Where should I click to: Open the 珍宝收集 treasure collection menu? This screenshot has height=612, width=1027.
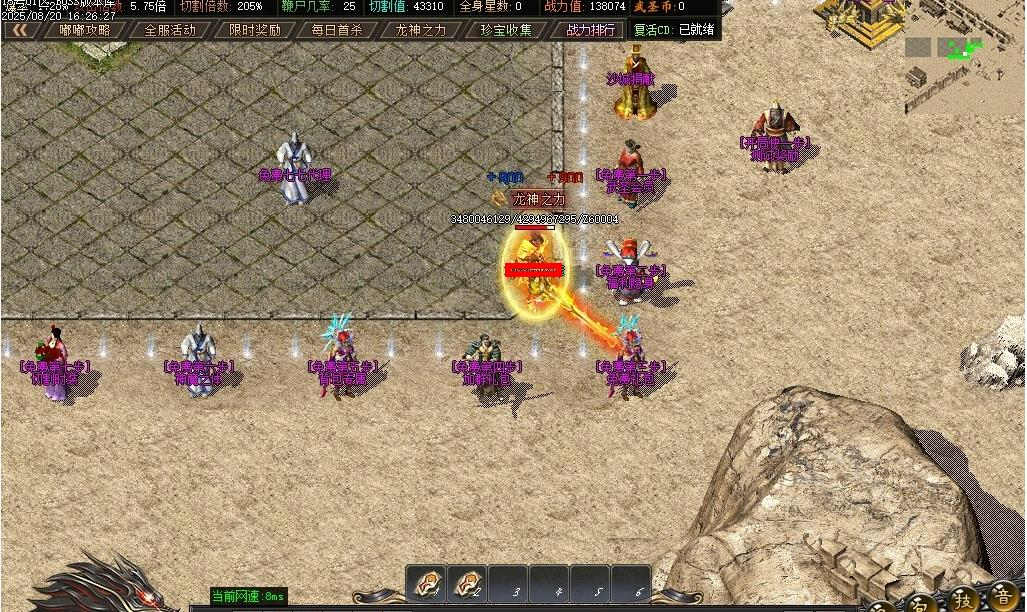click(506, 30)
